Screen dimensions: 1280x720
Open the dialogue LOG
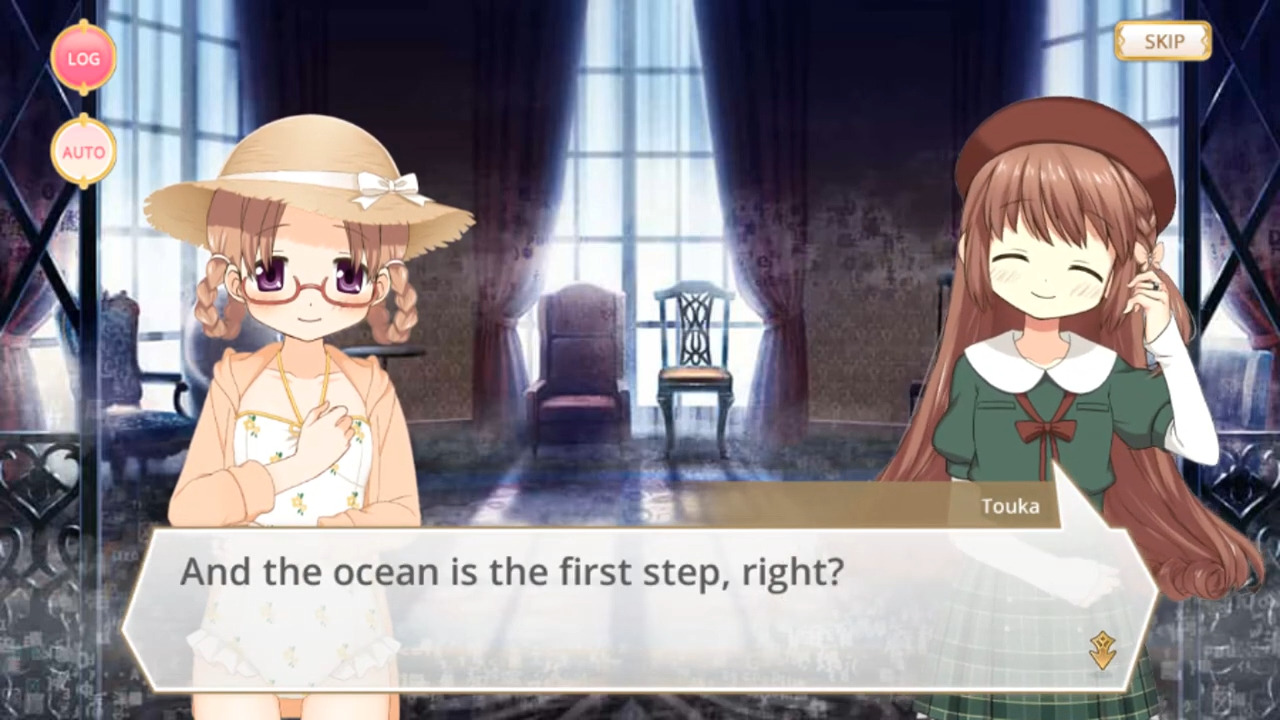click(83, 58)
